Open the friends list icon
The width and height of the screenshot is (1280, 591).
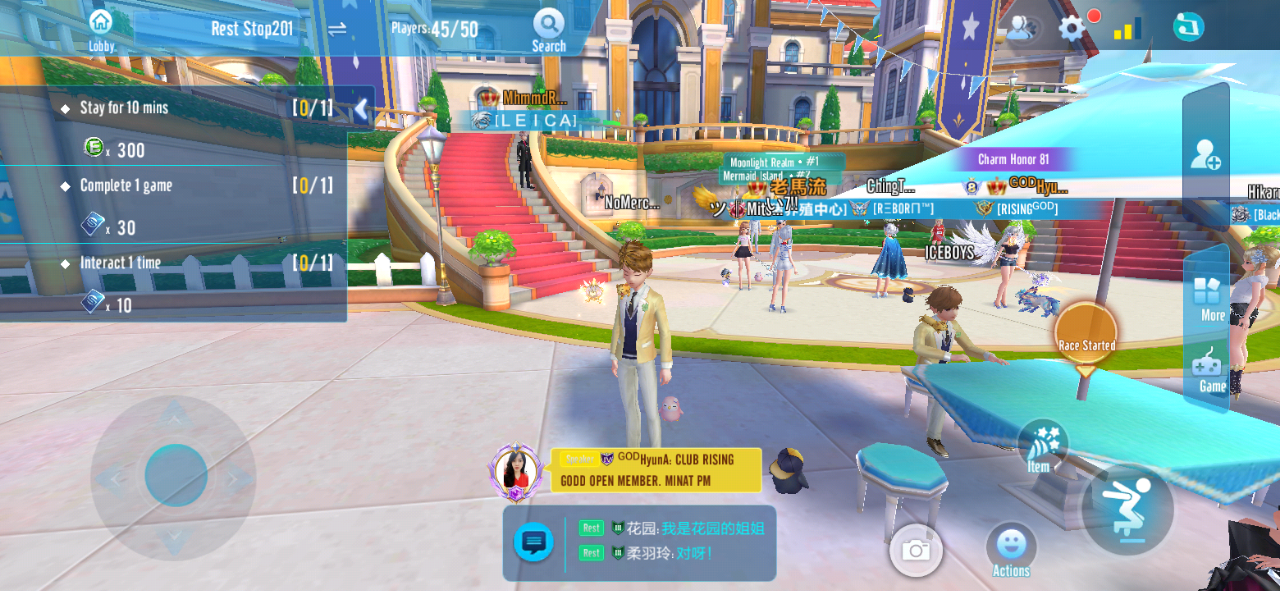(x=1019, y=28)
